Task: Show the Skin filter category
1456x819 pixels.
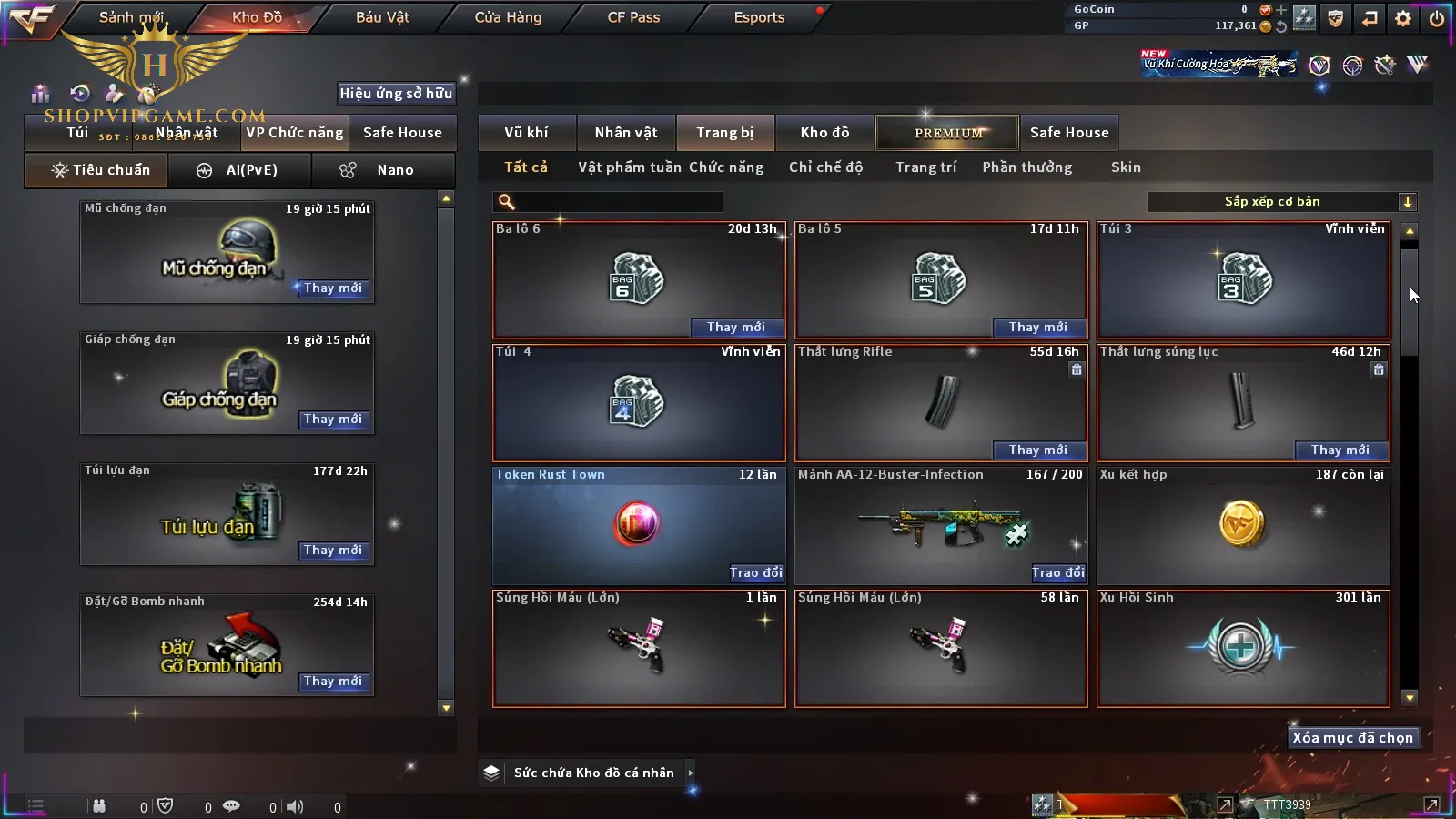Action: click(1126, 167)
